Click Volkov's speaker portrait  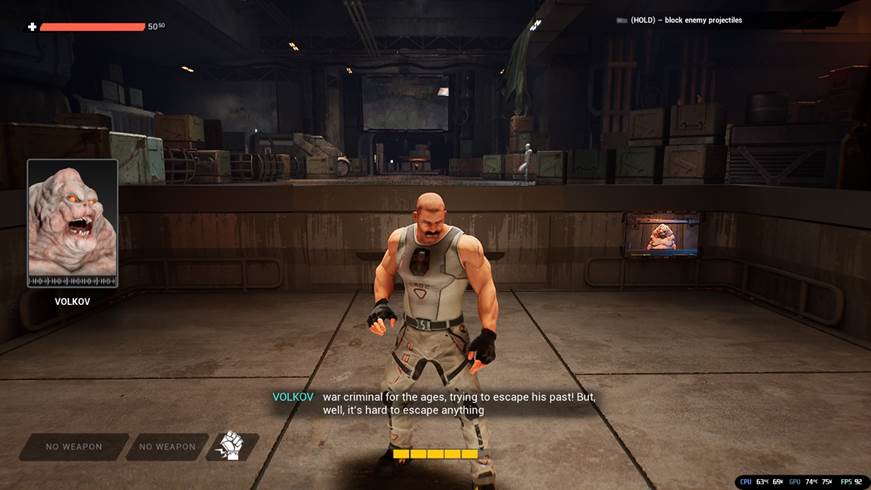tap(72, 223)
